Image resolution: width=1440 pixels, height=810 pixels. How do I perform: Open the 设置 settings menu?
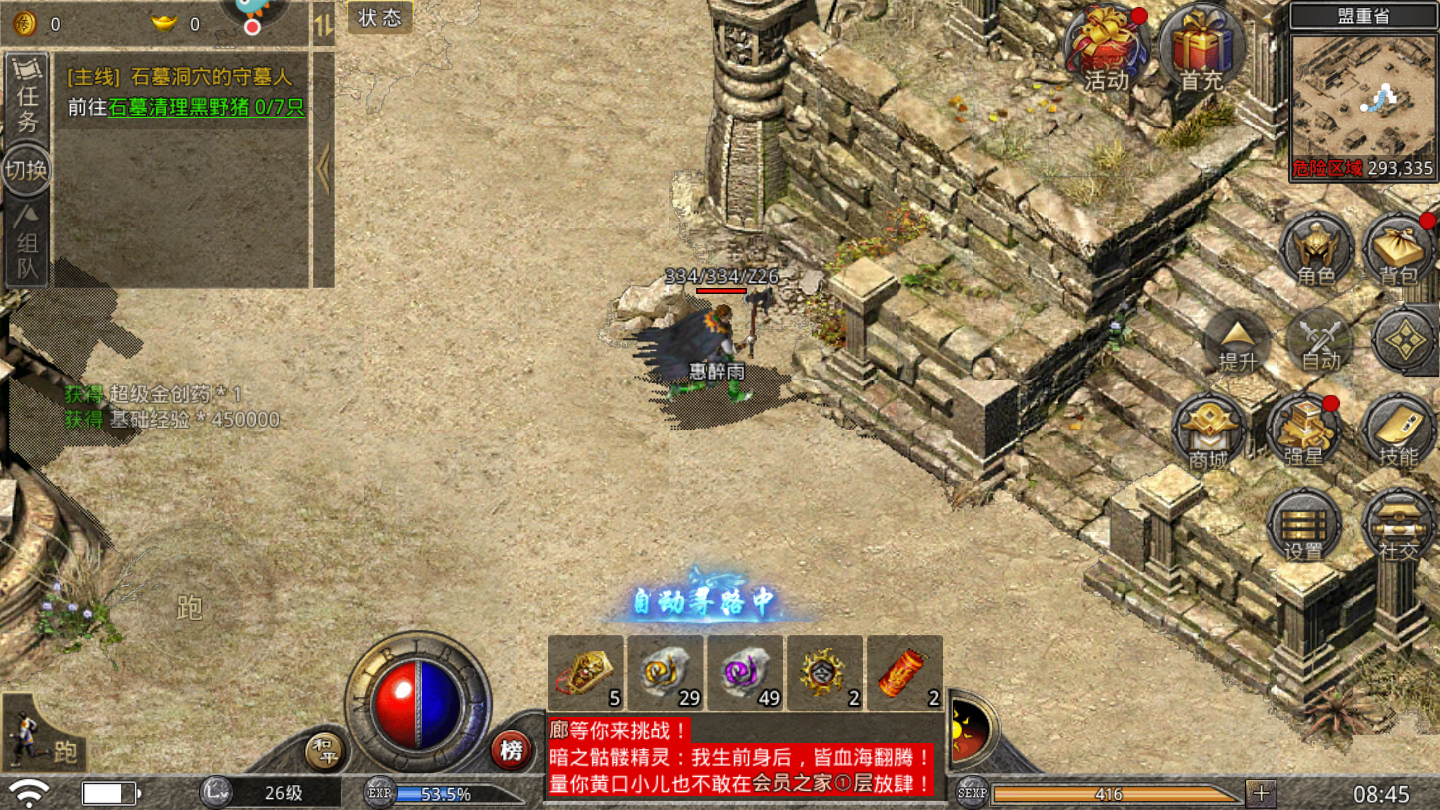coord(1303,524)
